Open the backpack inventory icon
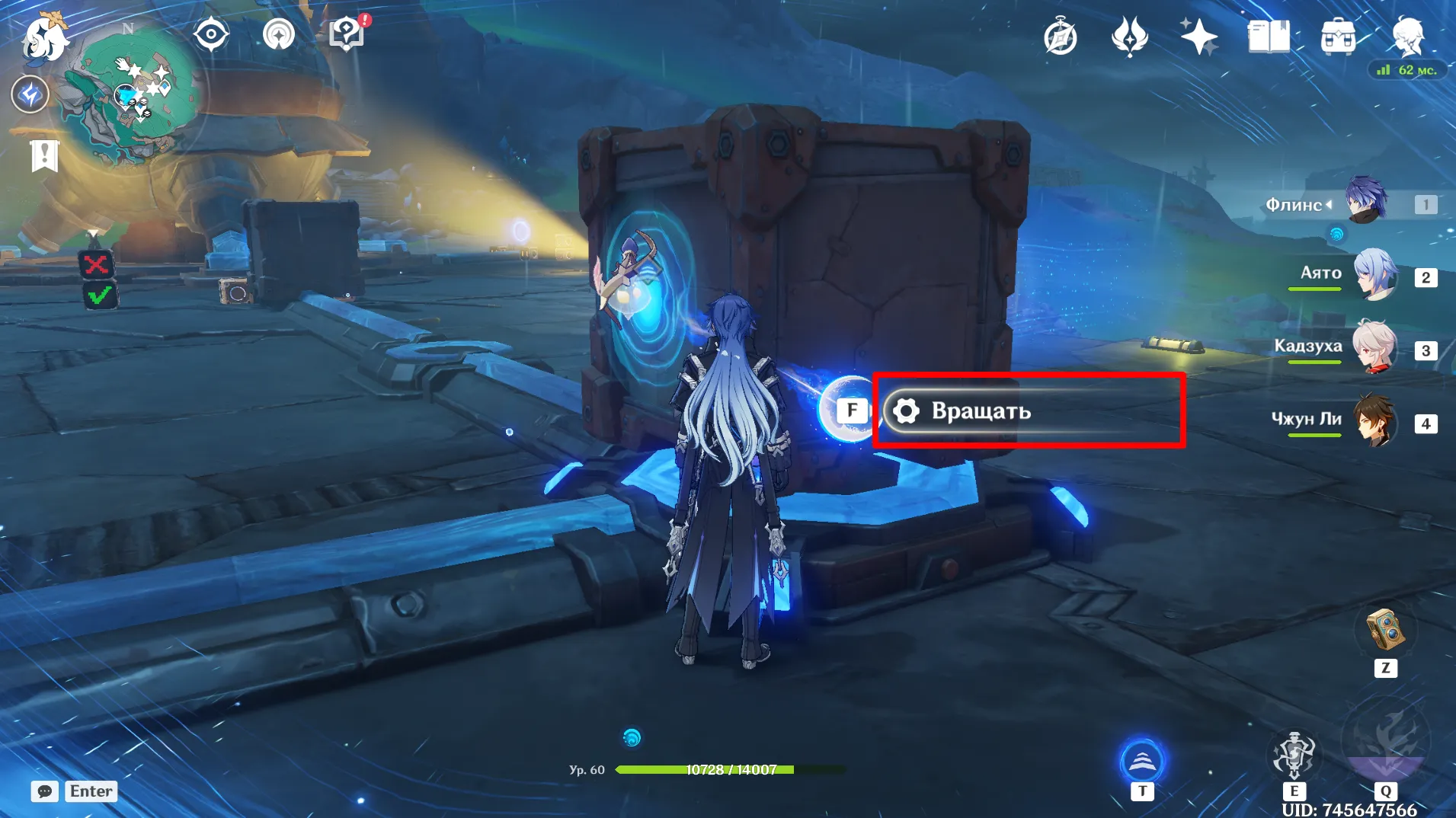The image size is (1456, 818). click(1338, 37)
